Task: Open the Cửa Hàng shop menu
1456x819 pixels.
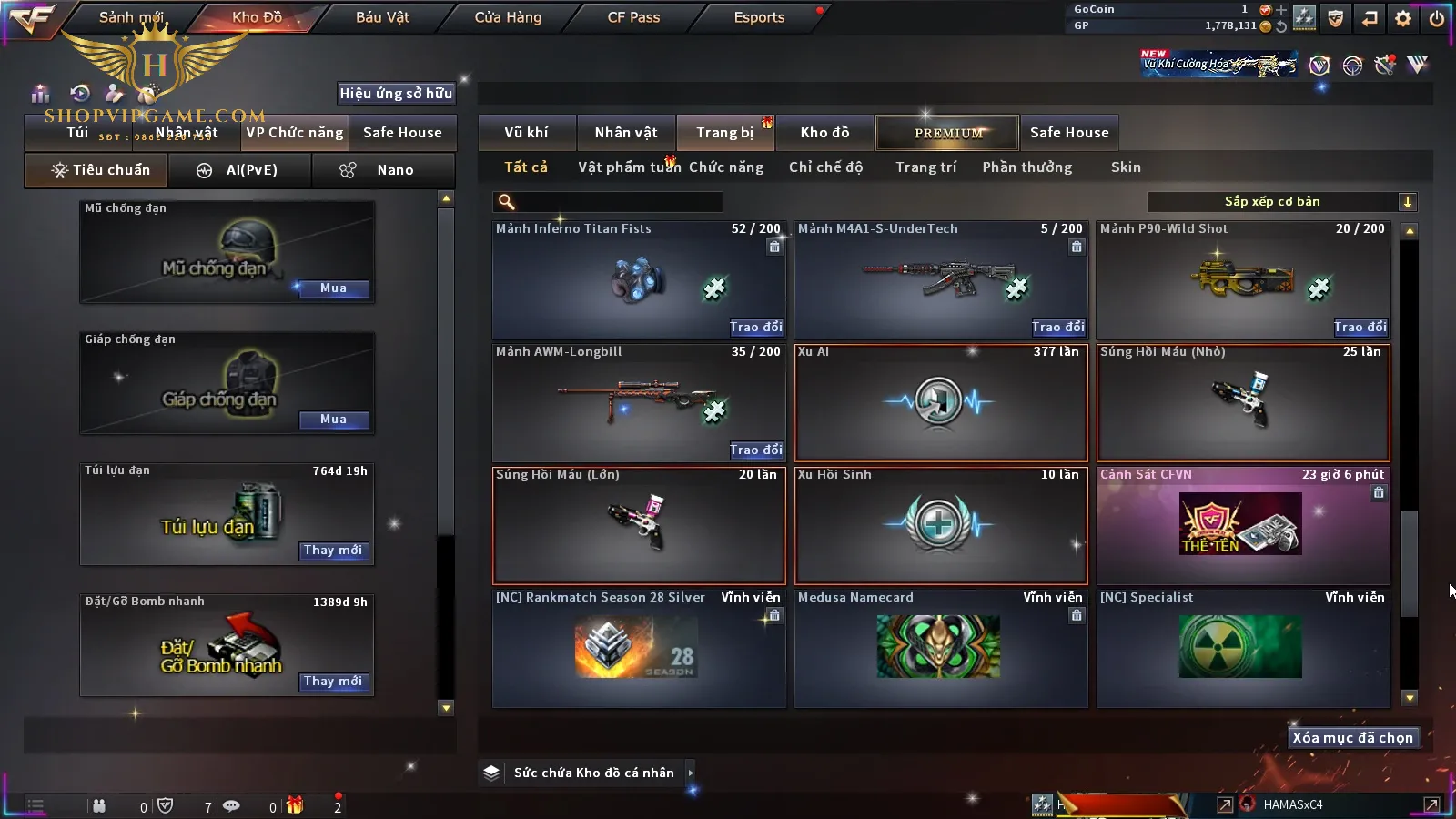Action: click(x=508, y=17)
